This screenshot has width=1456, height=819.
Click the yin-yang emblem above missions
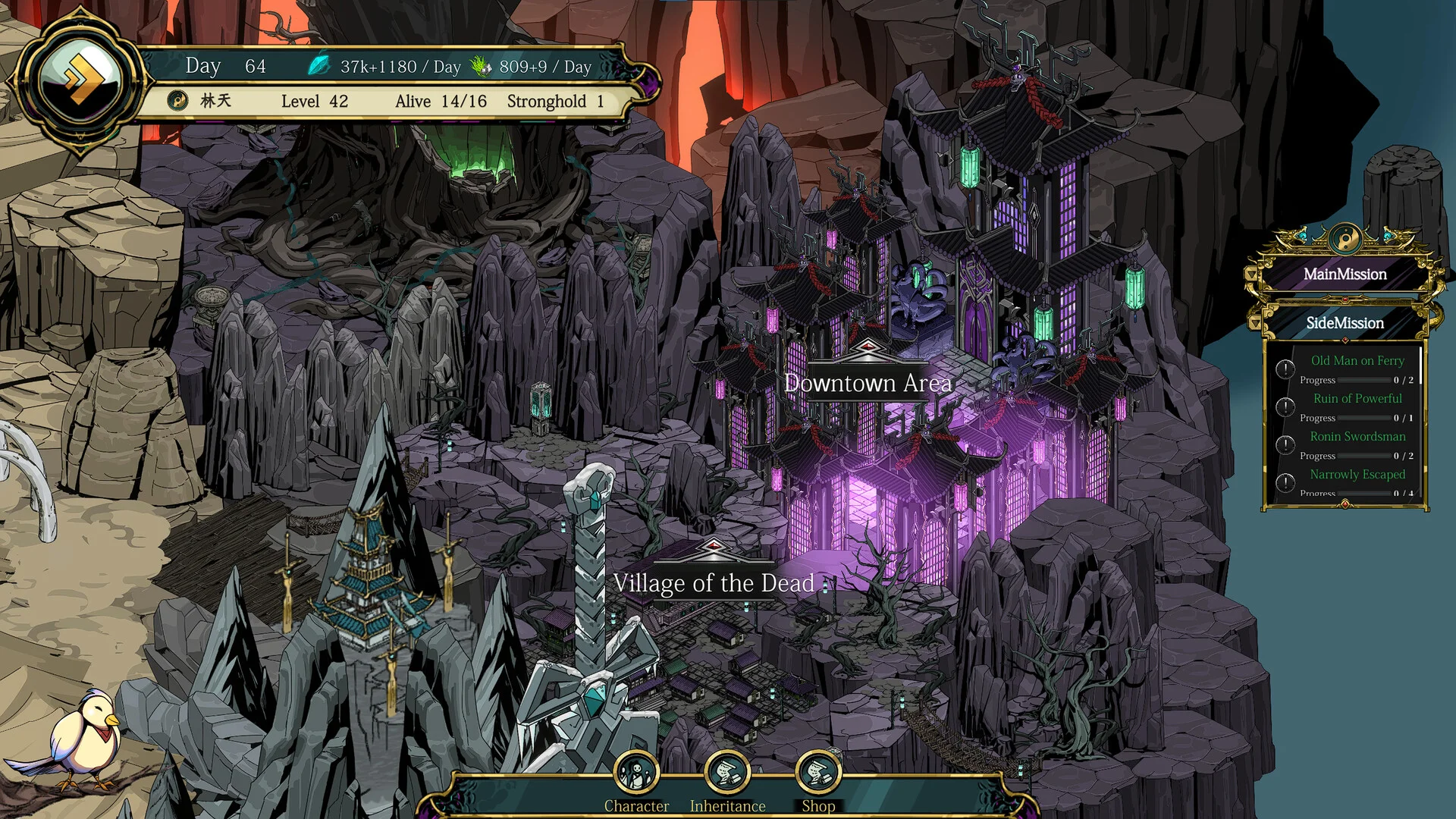click(1345, 240)
